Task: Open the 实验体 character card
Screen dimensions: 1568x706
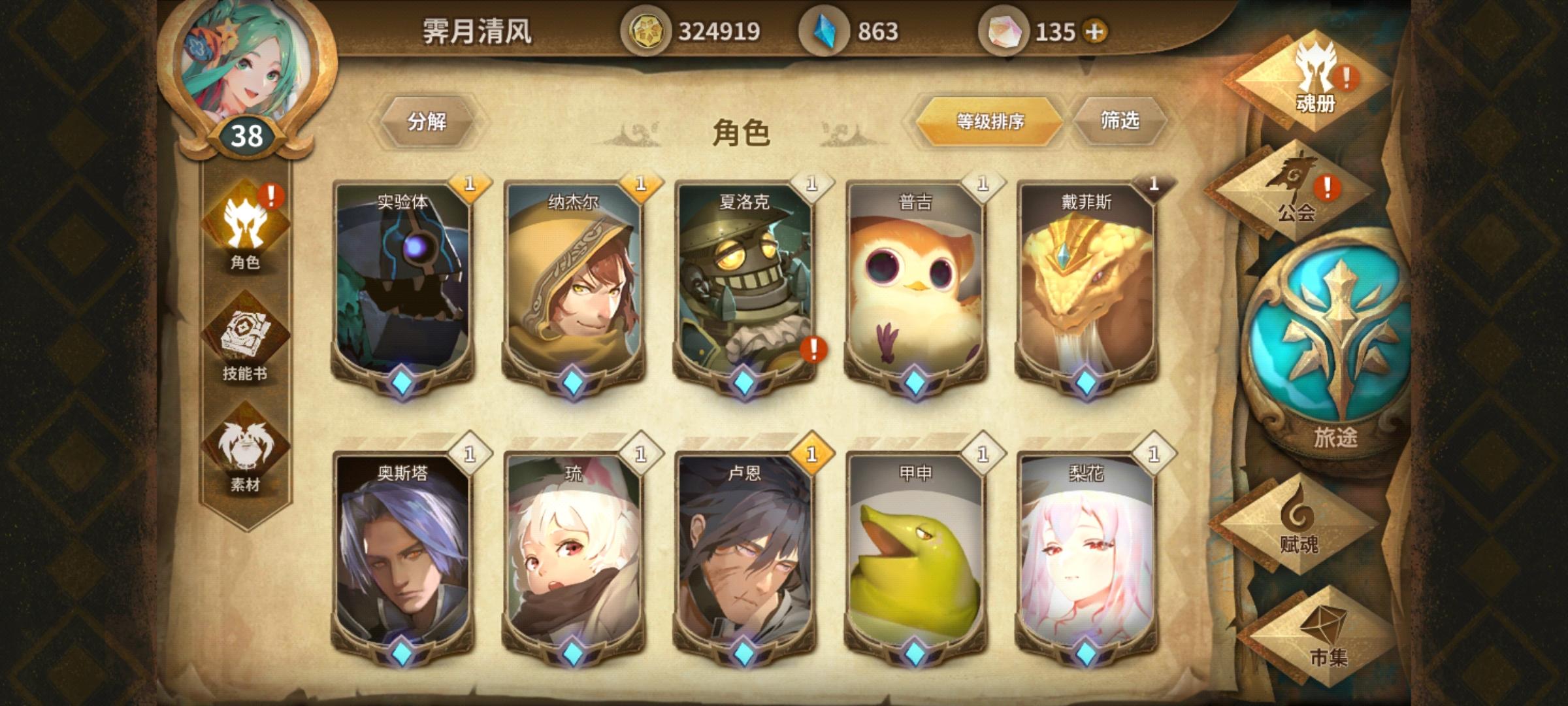Action: click(403, 288)
